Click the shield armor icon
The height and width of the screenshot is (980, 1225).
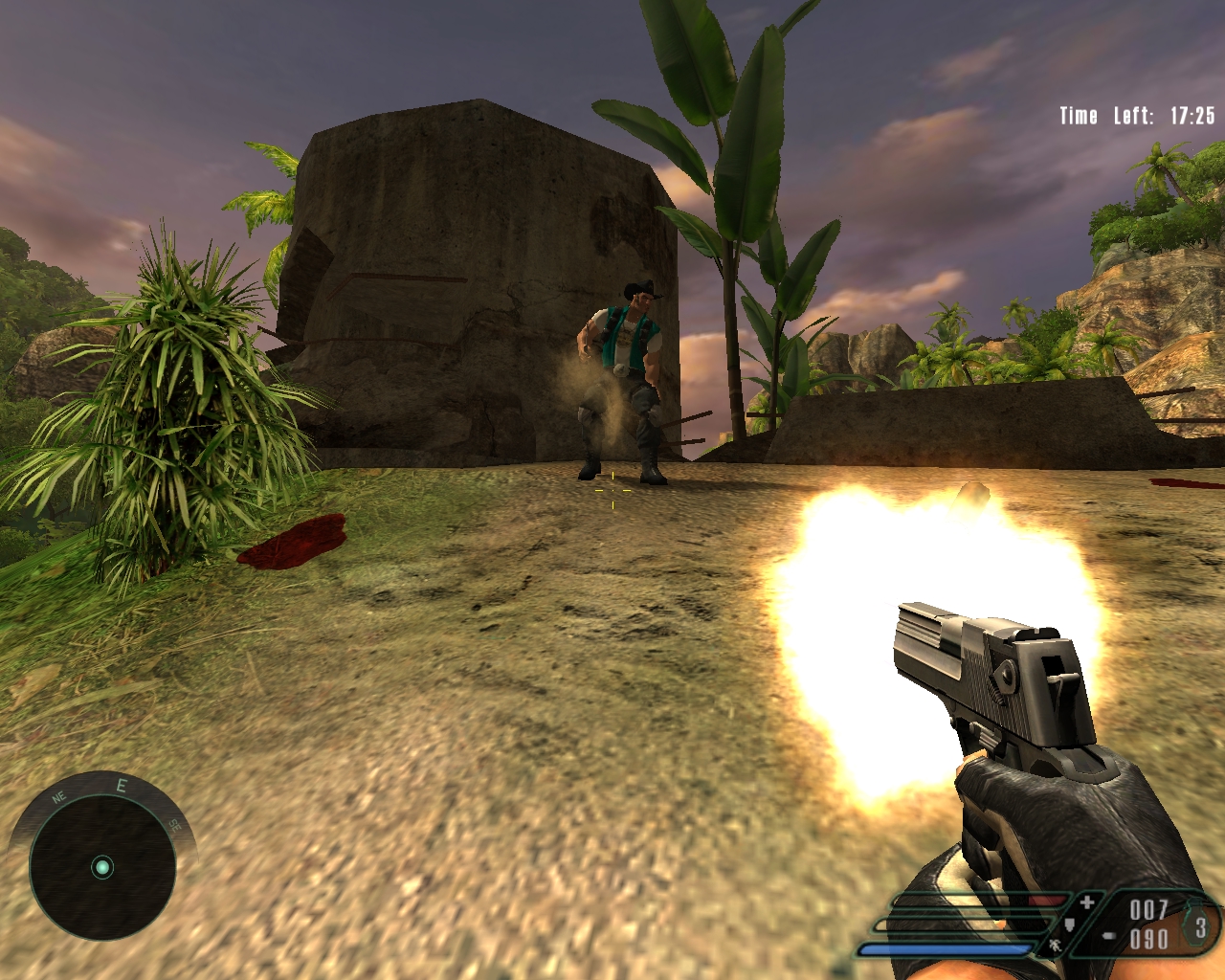click(x=1070, y=924)
